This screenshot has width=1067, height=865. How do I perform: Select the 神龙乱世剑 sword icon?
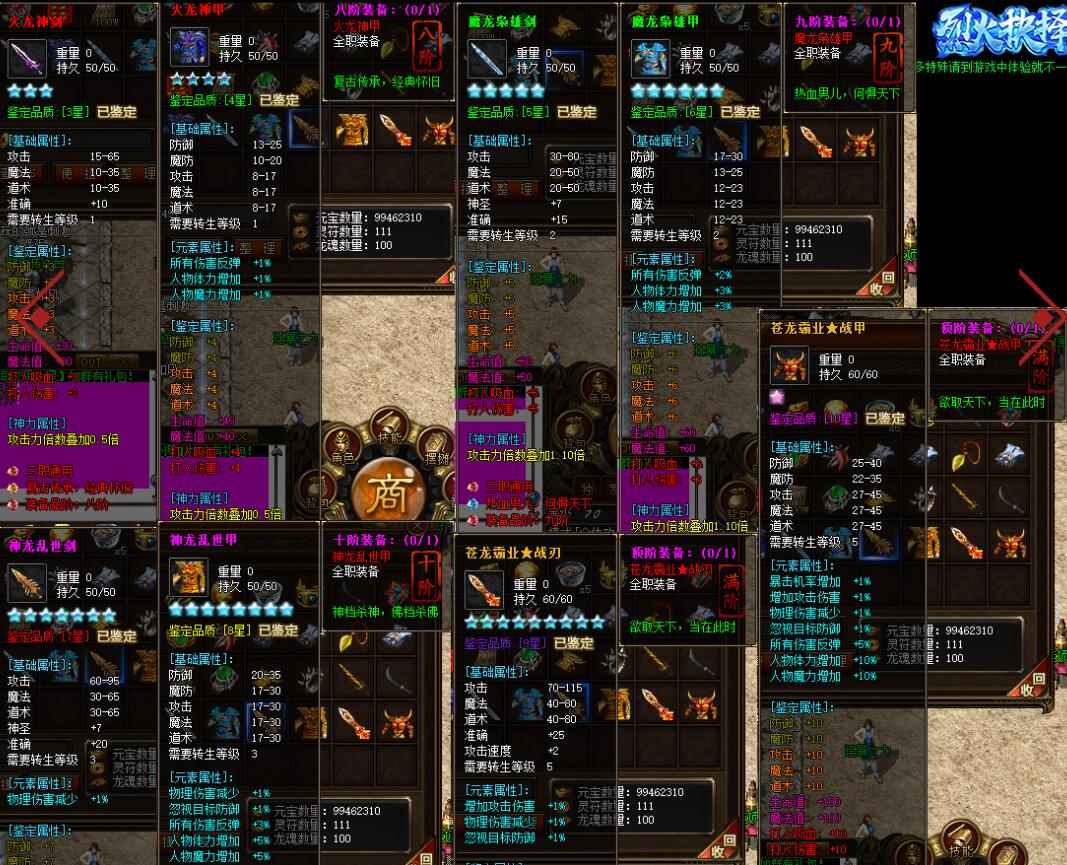coord(26,583)
